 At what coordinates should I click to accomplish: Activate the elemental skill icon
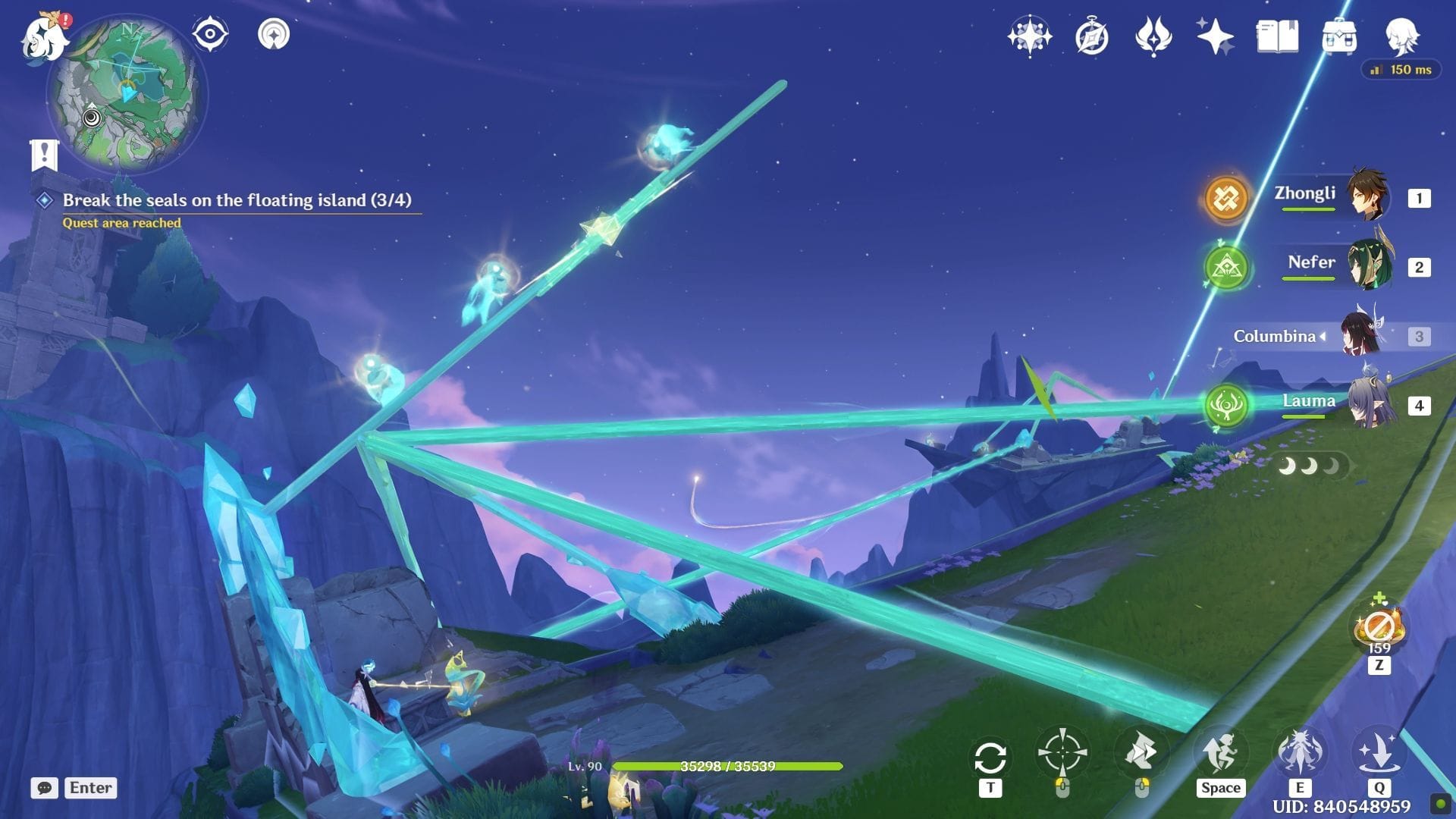click(x=1300, y=753)
